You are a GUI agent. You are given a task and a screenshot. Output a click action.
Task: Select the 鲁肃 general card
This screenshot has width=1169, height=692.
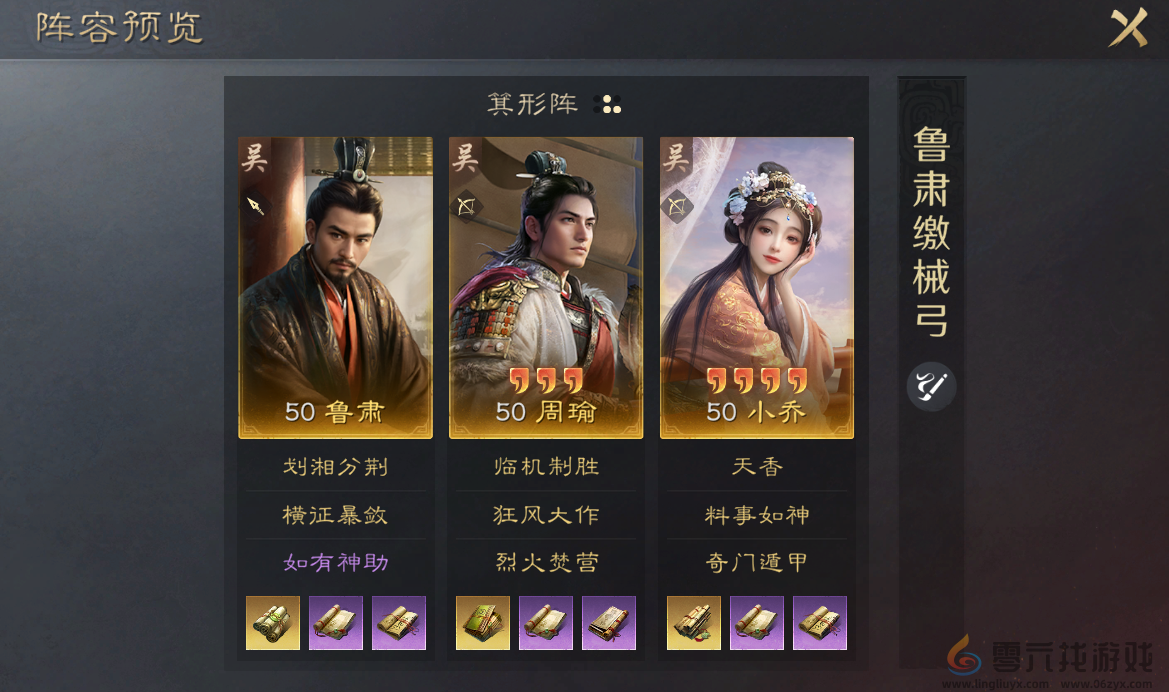tap(335, 287)
